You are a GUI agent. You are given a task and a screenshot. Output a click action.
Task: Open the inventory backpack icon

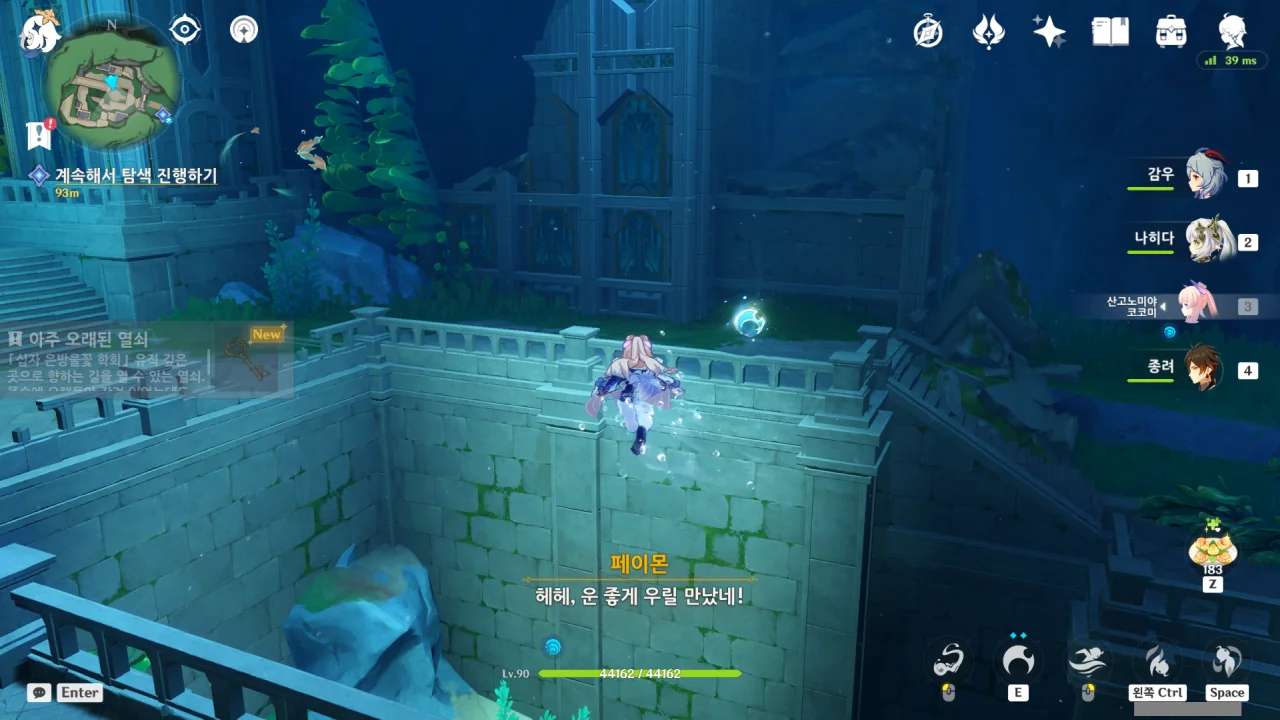tap(1171, 32)
